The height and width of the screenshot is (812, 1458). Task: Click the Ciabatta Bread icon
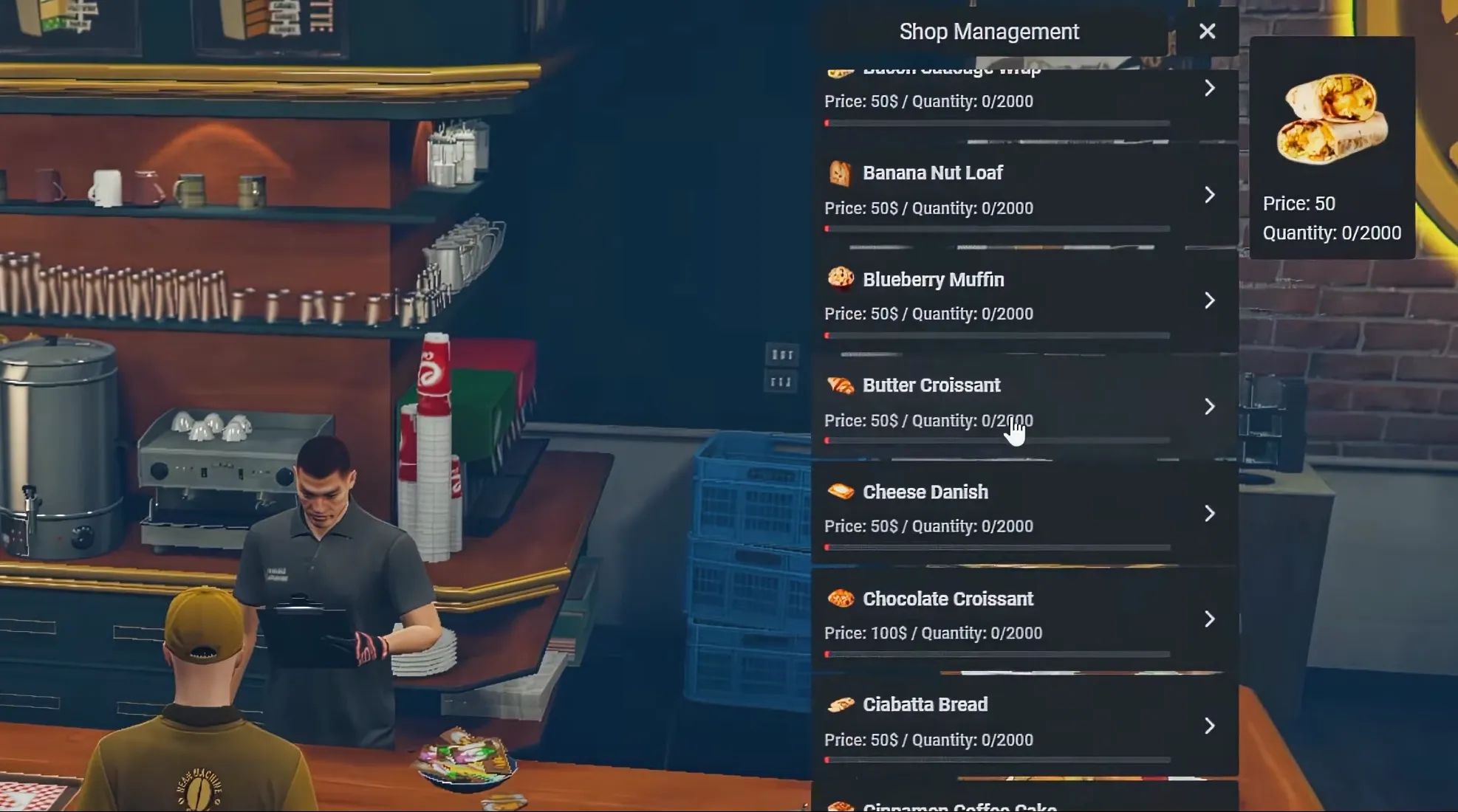[842, 704]
